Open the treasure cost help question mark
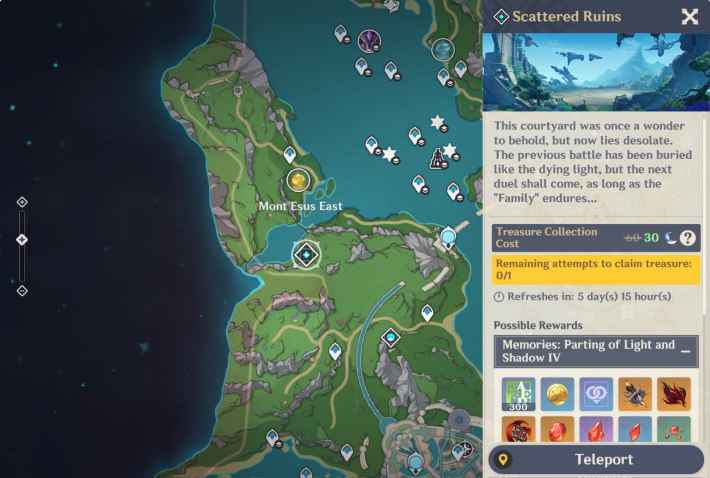Image resolution: width=710 pixels, height=478 pixels. [x=688, y=238]
